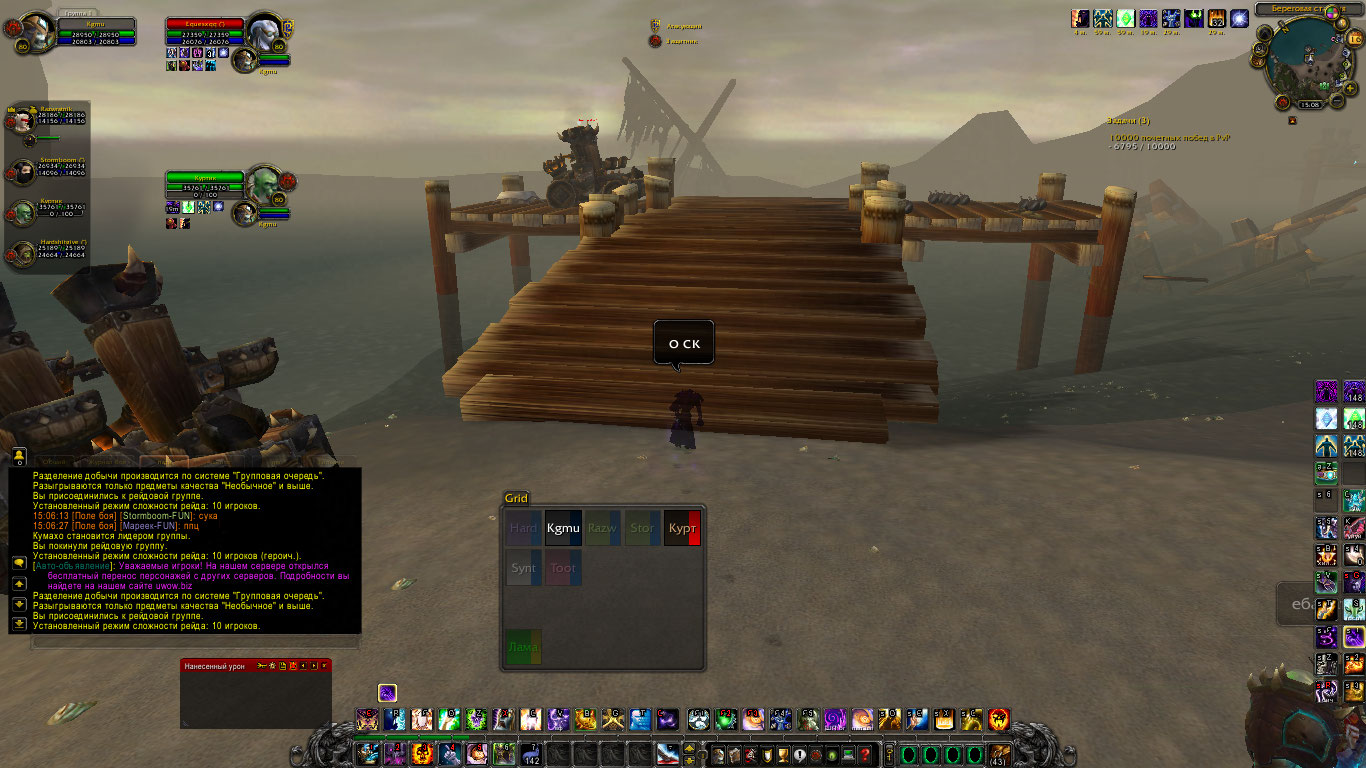Click the Razwratnik party leader portrait

click(x=22, y=122)
